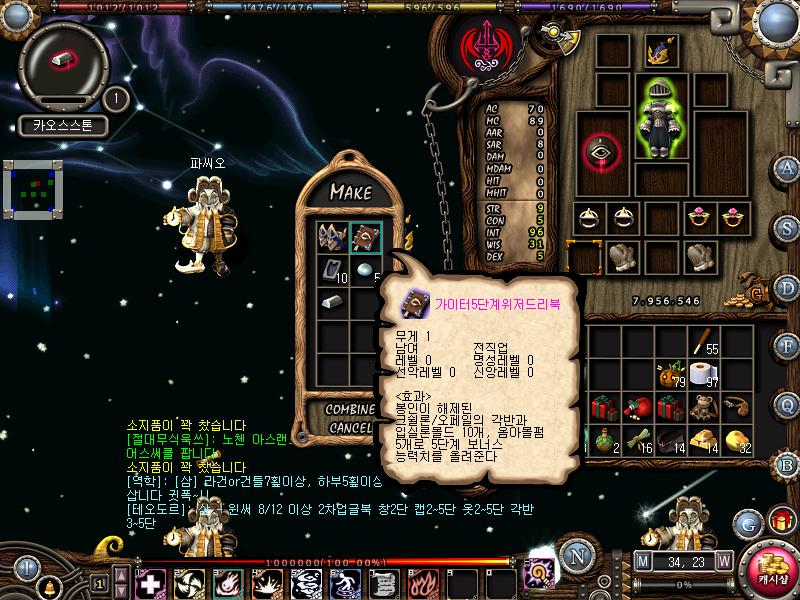
Task: Select the equipped armor character slot
Action: click(x=660, y=118)
